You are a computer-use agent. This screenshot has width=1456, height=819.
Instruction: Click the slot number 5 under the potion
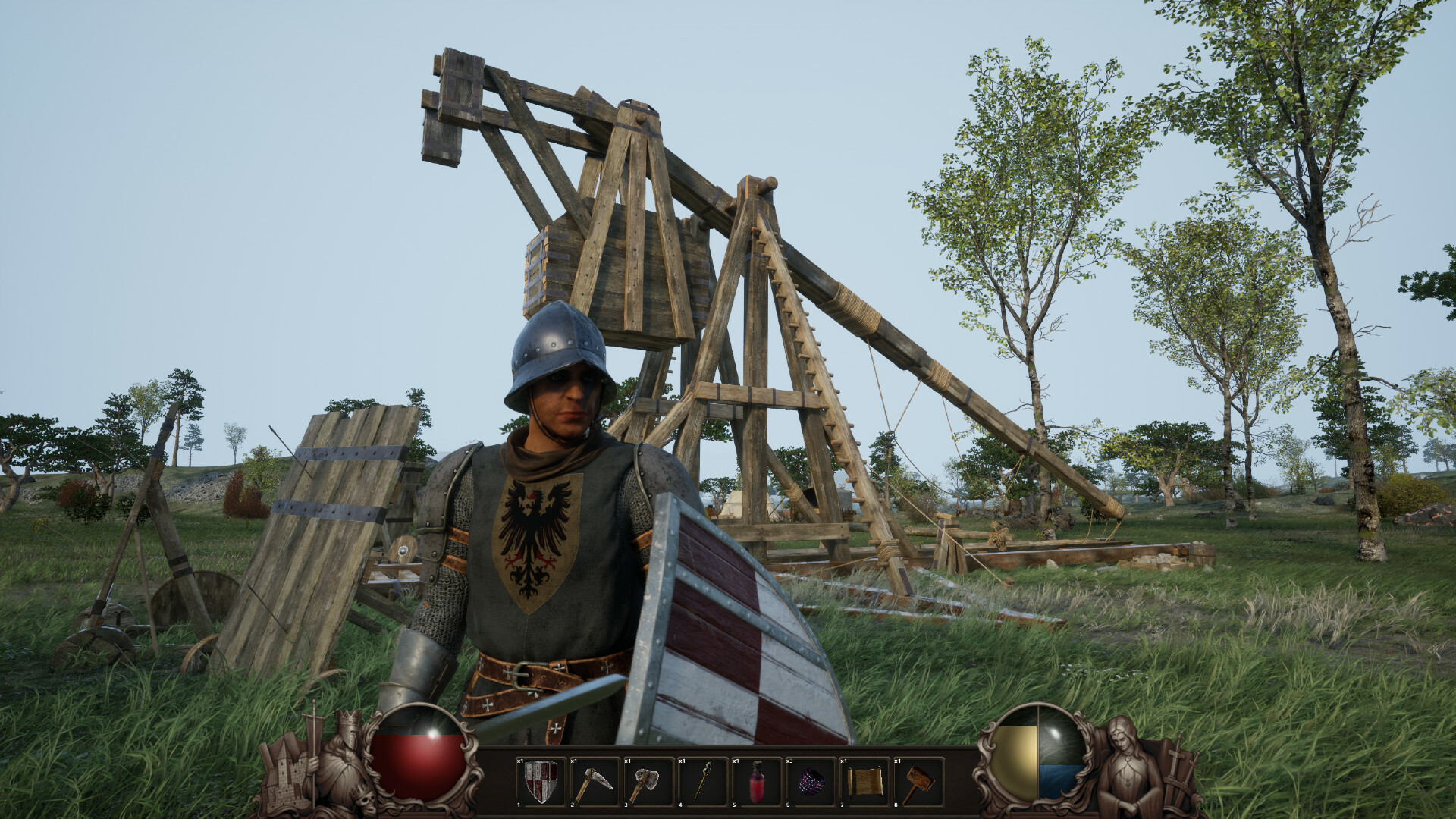tap(733, 805)
